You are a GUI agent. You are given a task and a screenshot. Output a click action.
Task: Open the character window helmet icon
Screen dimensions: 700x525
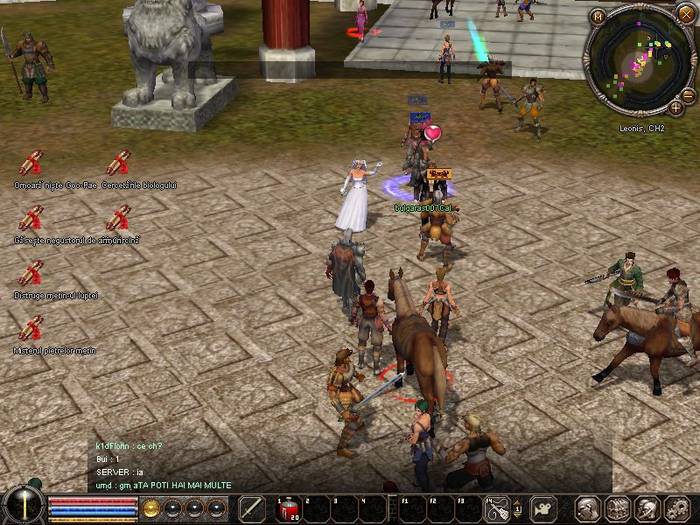tap(588, 508)
